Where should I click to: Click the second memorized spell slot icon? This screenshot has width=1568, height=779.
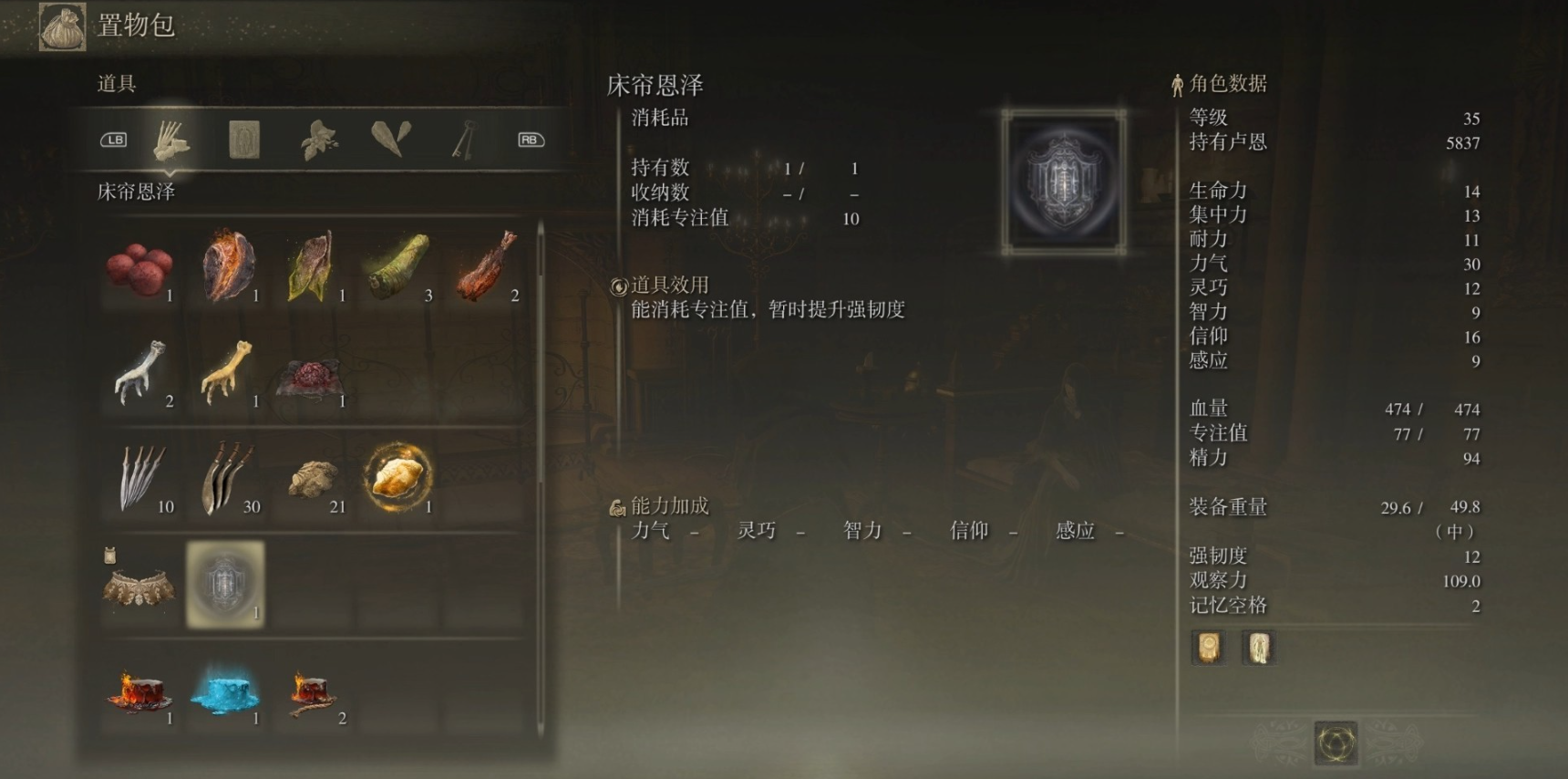click(x=1259, y=647)
